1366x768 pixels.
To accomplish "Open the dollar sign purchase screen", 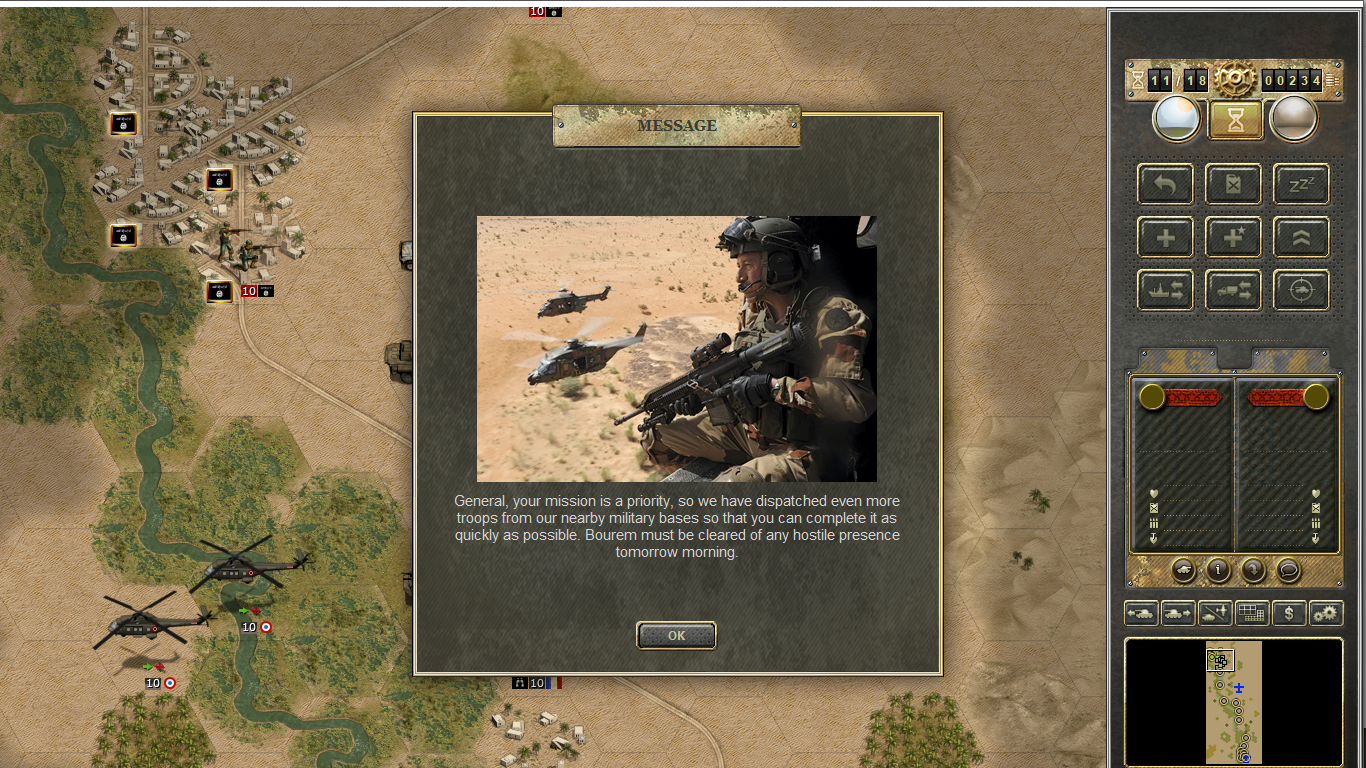I will pos(1289,613).
